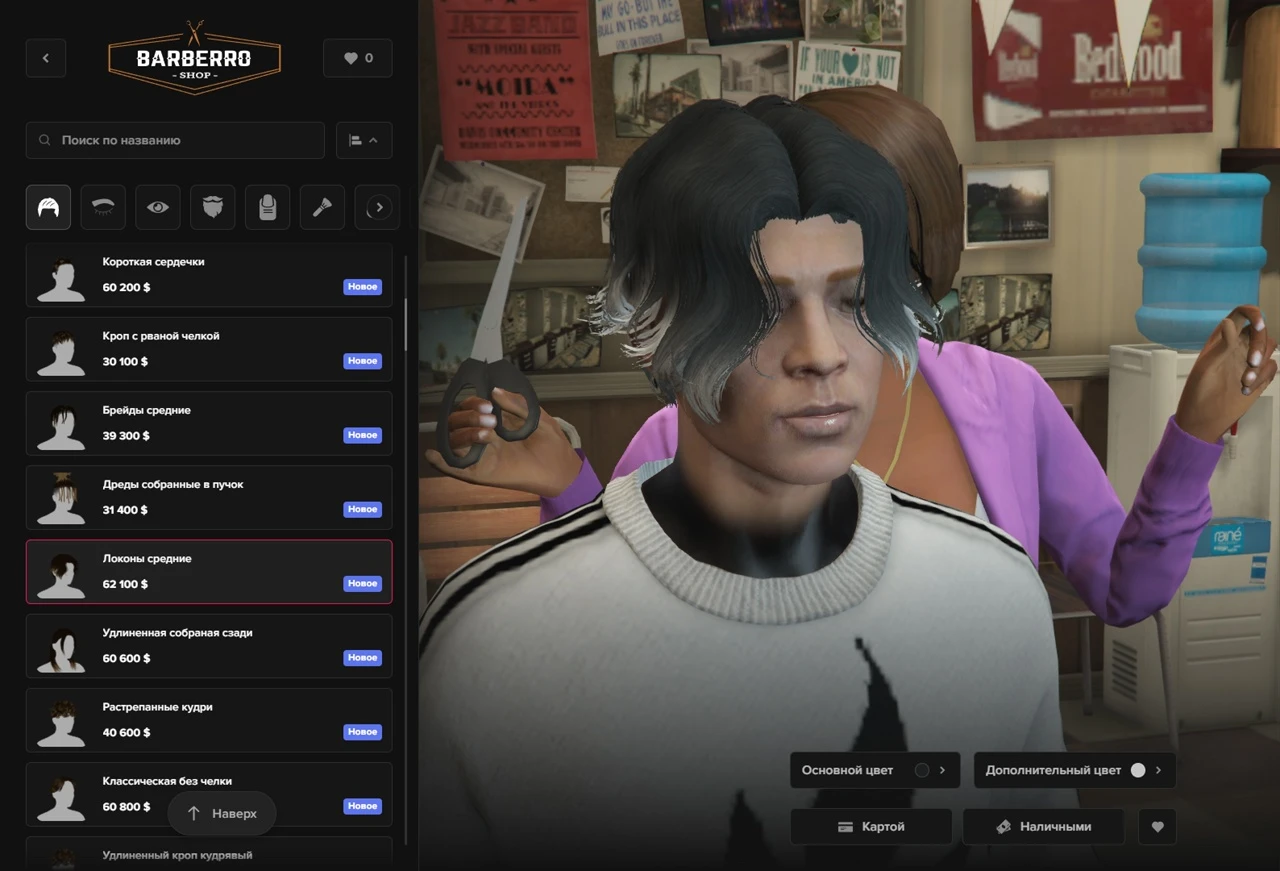This screenshot has width=1280, height=871.
Task: Choose the Короткая сердечки hairstyle
Action: 209,275
